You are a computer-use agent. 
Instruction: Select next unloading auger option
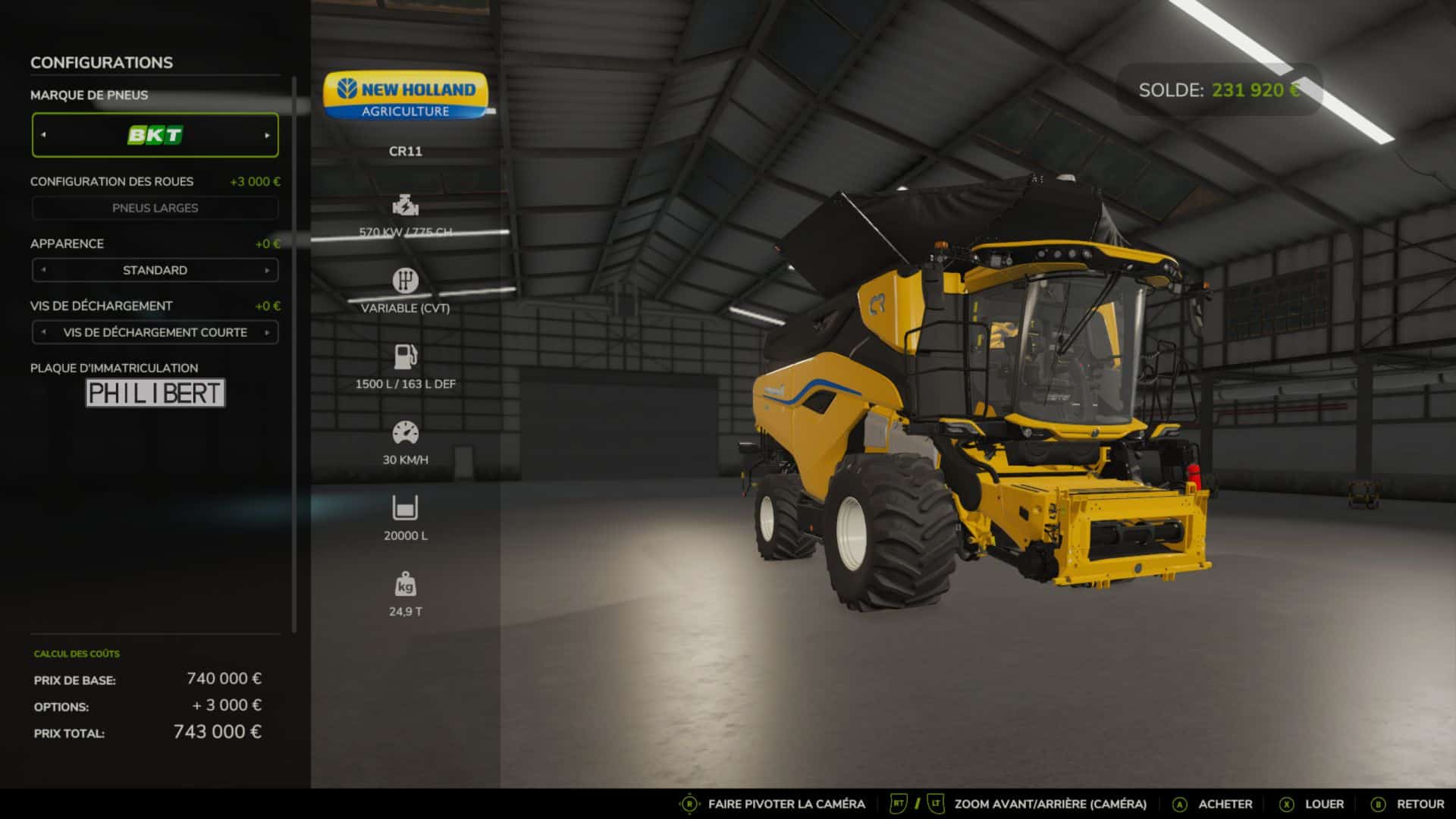tap(267, 332)
